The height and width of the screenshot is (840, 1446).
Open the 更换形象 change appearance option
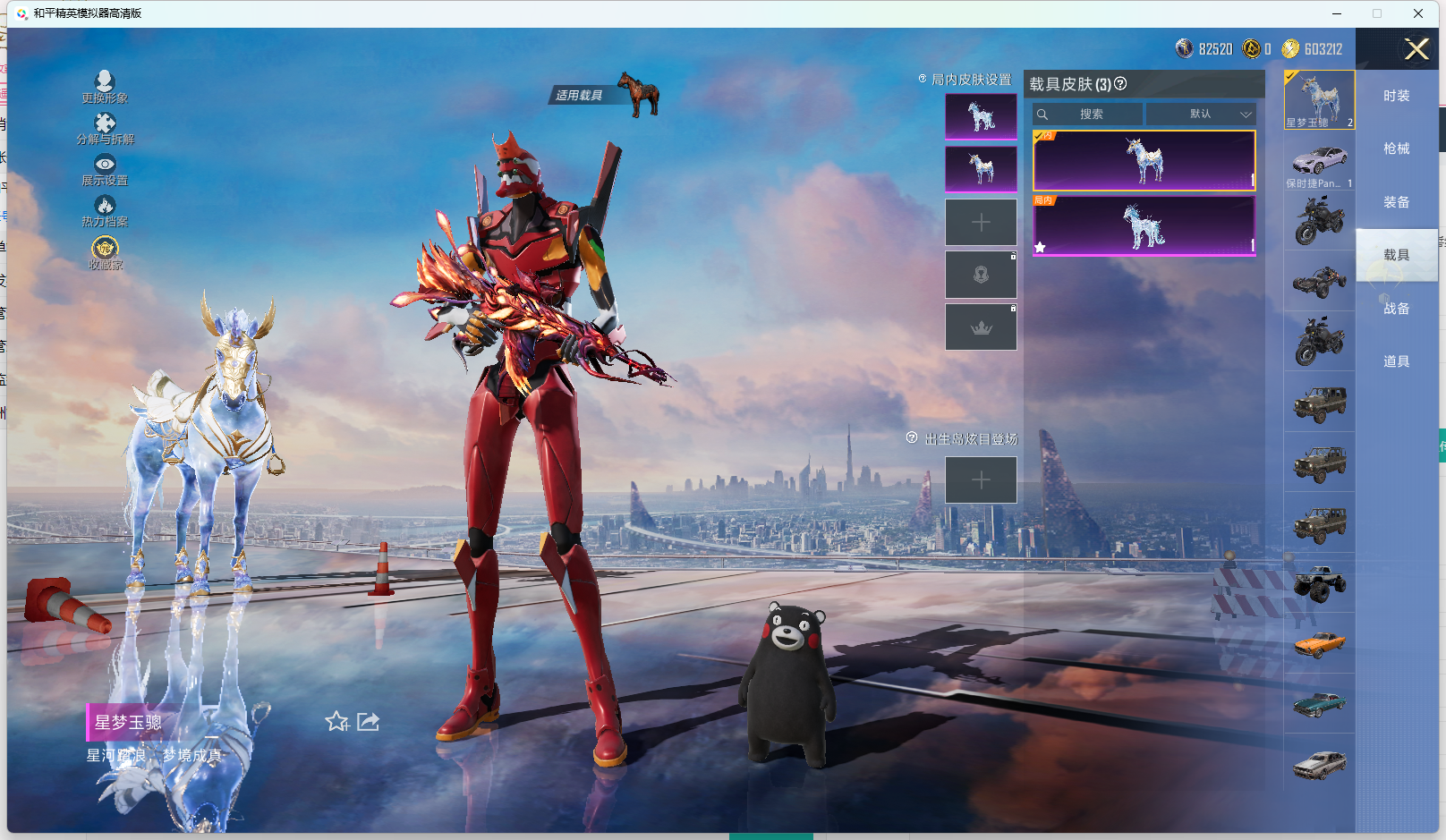coord(105,87)
